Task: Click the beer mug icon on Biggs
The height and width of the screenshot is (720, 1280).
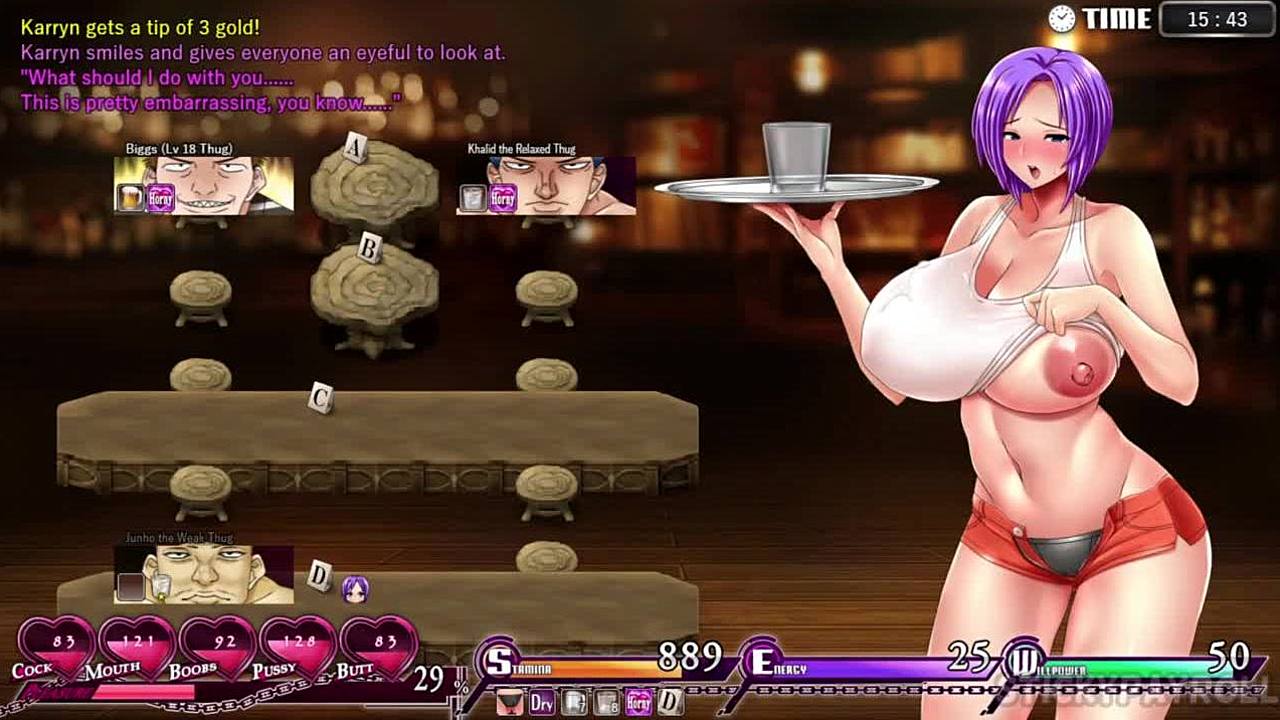Action: click(x=131, y=198)
